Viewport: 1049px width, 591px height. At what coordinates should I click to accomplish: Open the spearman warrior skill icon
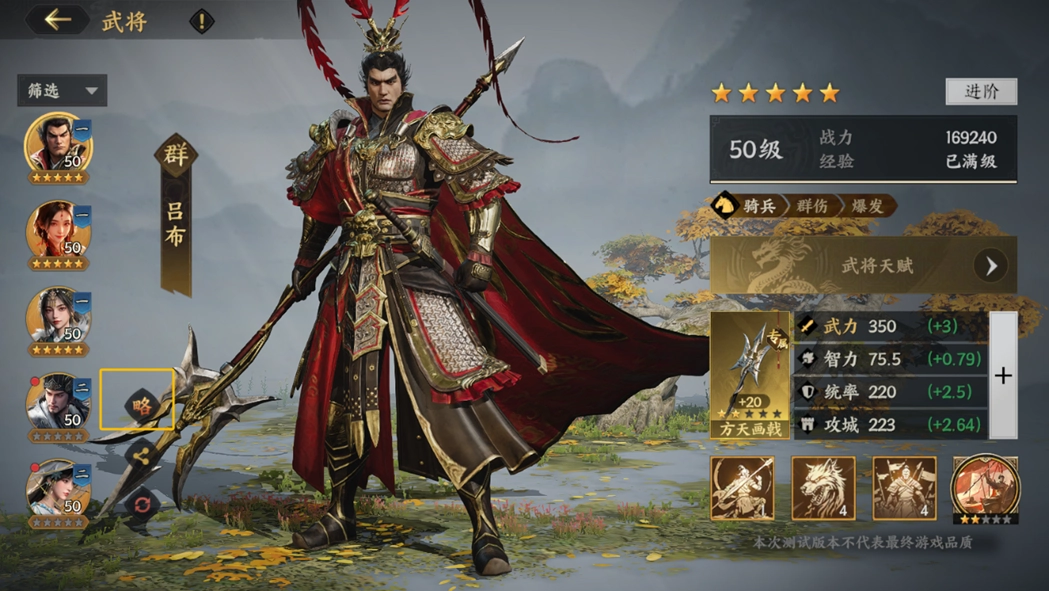(742, 488)
